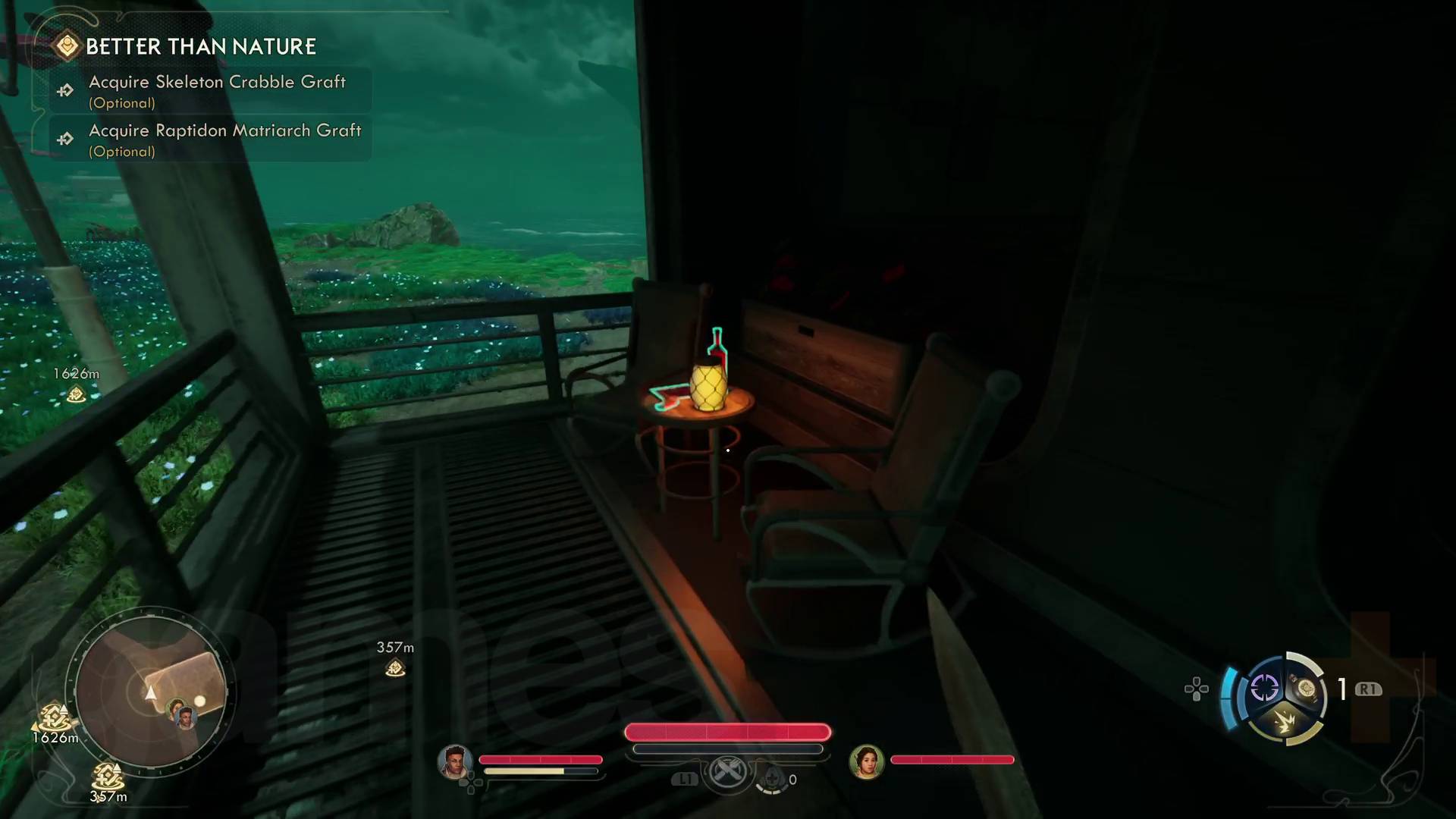Screen dimensions: 1456x819
Task: Click the inhaler icon showing zero charges
Action: pyautogui.click(x=773, y=777)
